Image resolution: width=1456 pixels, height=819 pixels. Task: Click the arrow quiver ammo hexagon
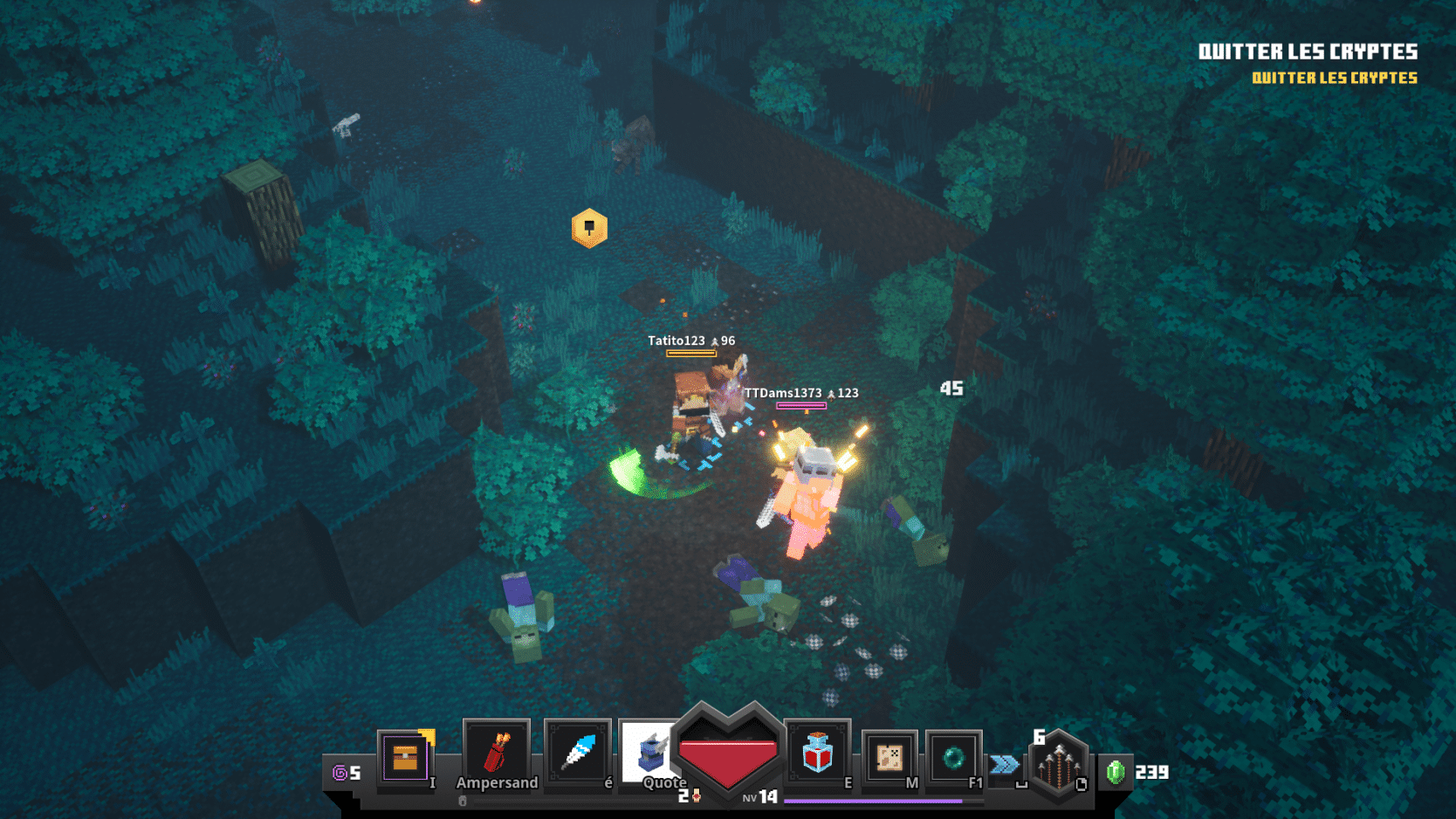1059,764
